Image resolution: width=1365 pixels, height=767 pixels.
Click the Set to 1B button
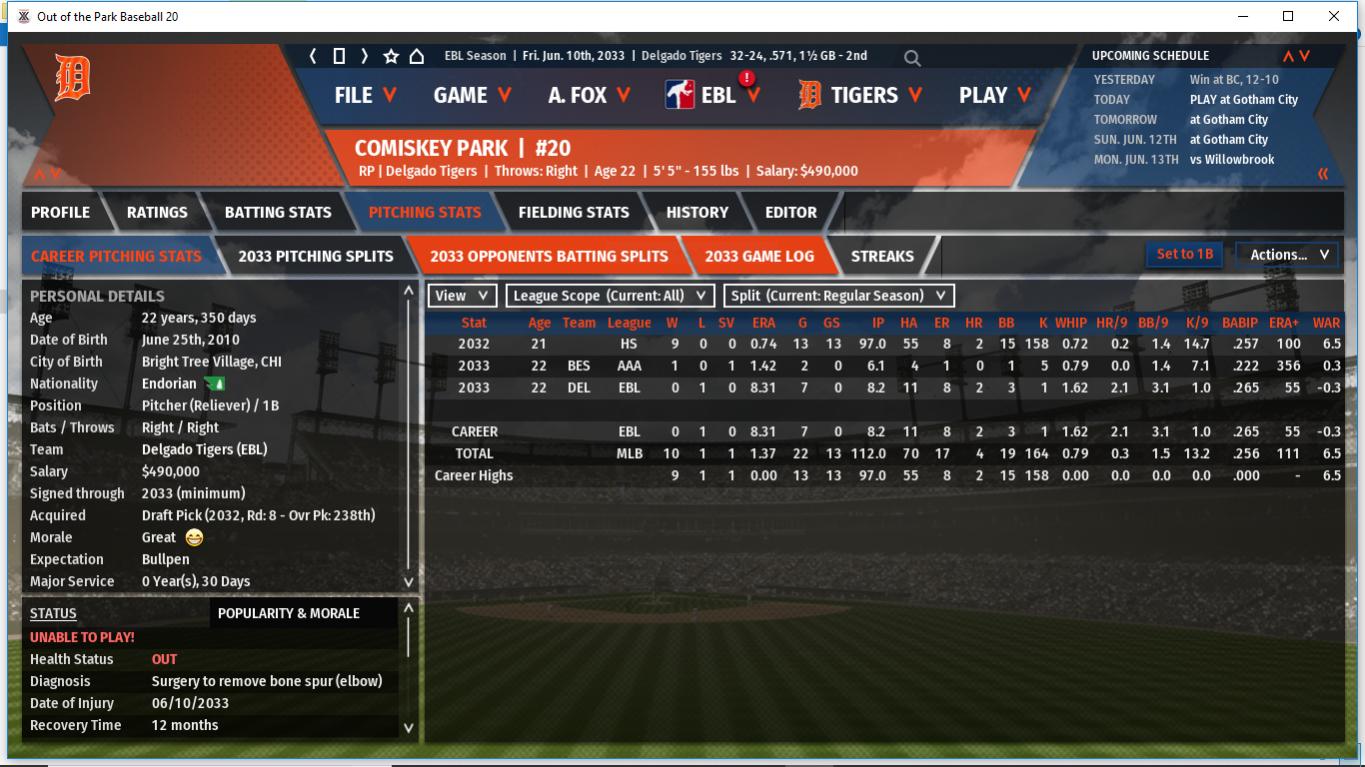point(1184,254)
